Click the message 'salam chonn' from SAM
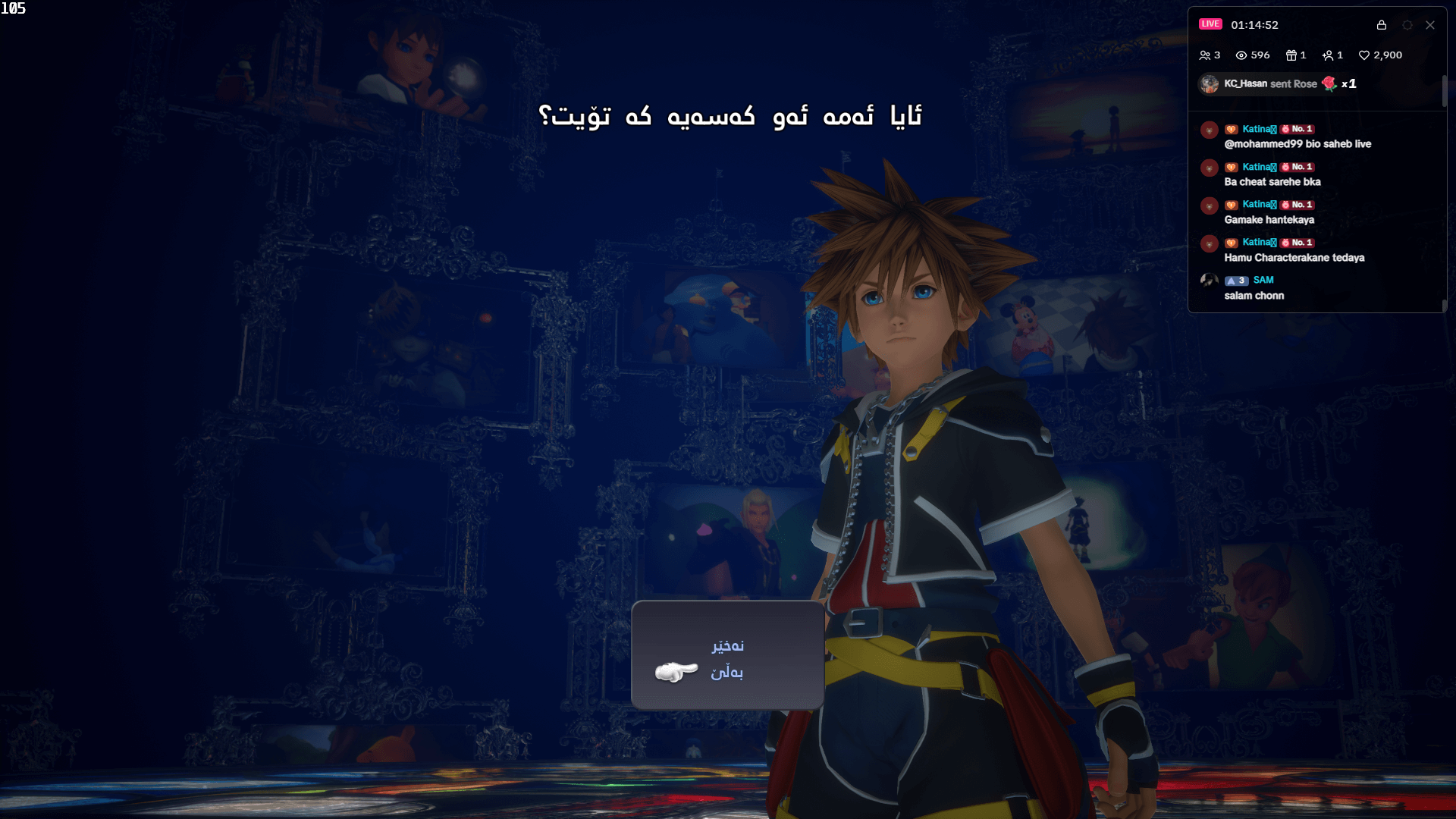Screen dimensions: 1456x819 (x=1254, y=296)
